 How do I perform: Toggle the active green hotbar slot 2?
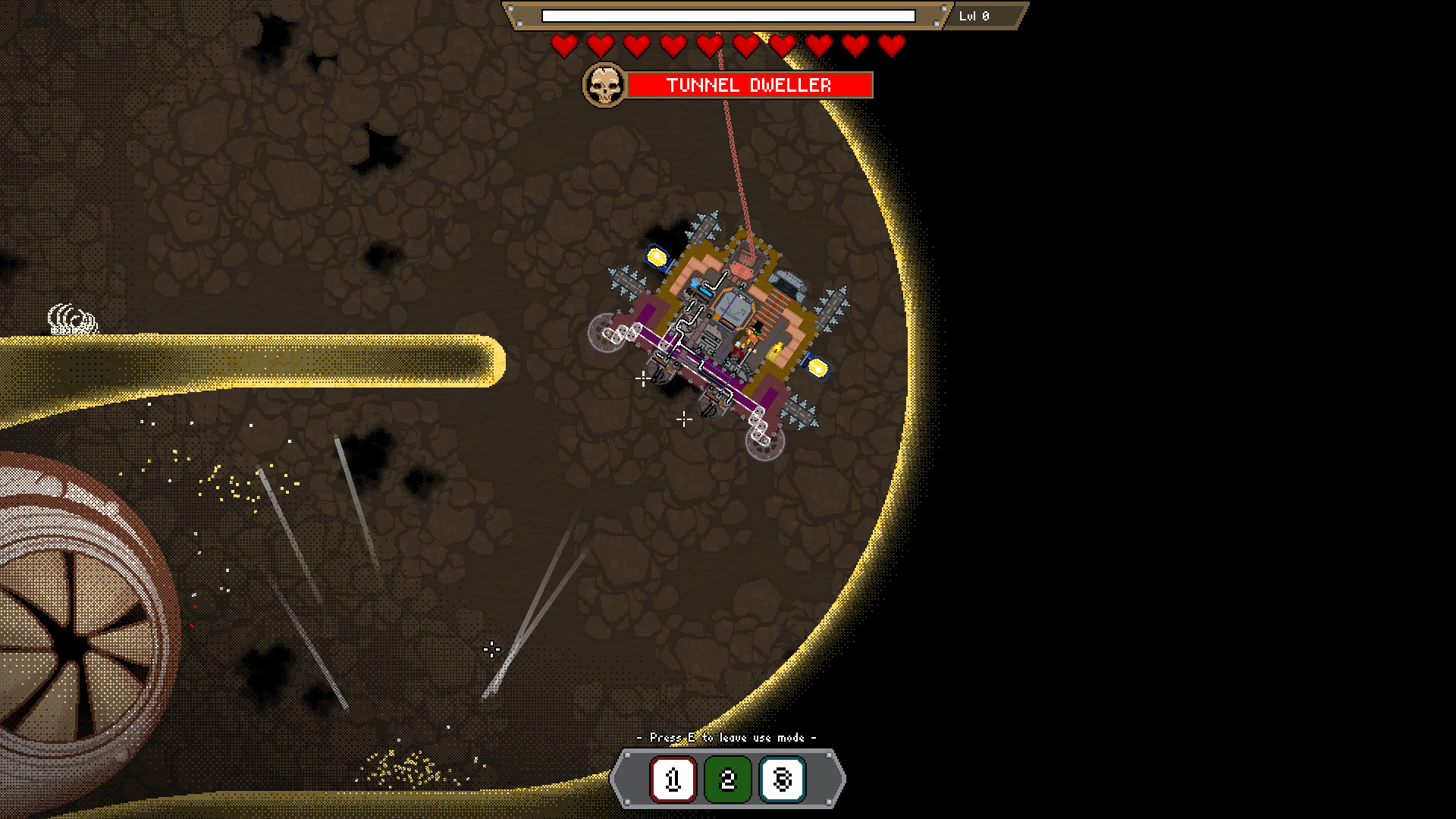click(727, 779)
